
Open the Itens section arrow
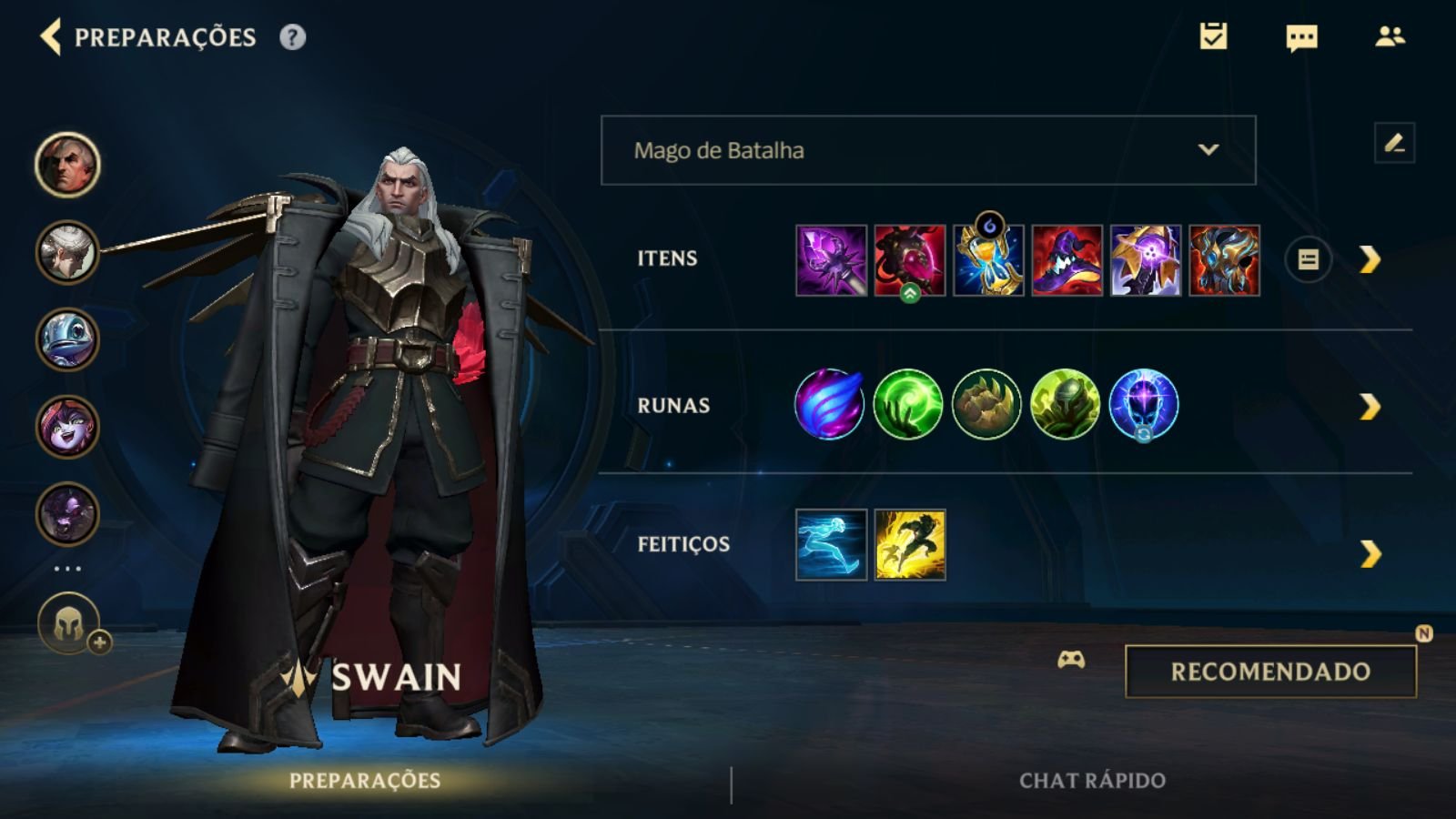(1370, 260)
